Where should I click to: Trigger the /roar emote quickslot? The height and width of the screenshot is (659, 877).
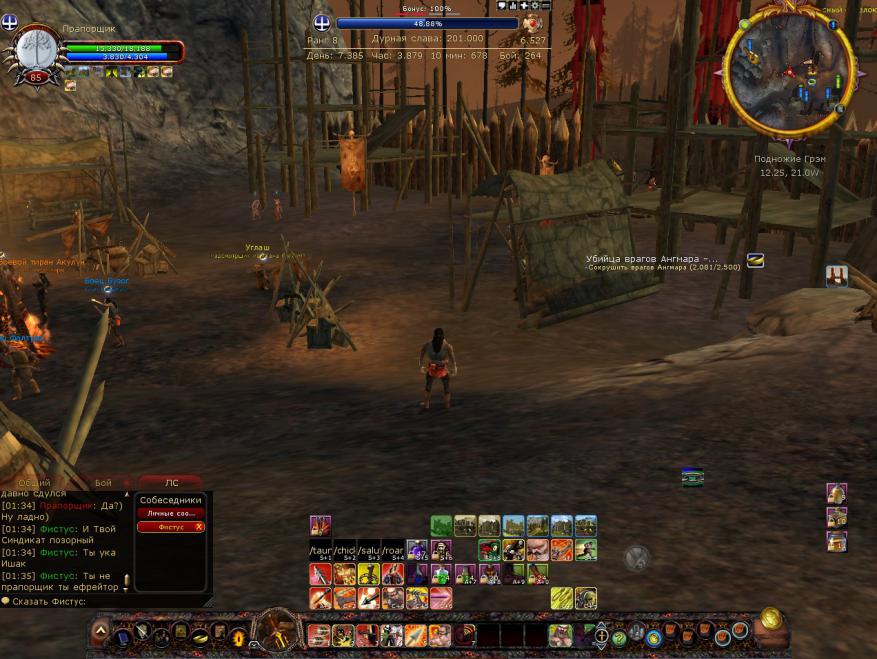pos(395,550)
